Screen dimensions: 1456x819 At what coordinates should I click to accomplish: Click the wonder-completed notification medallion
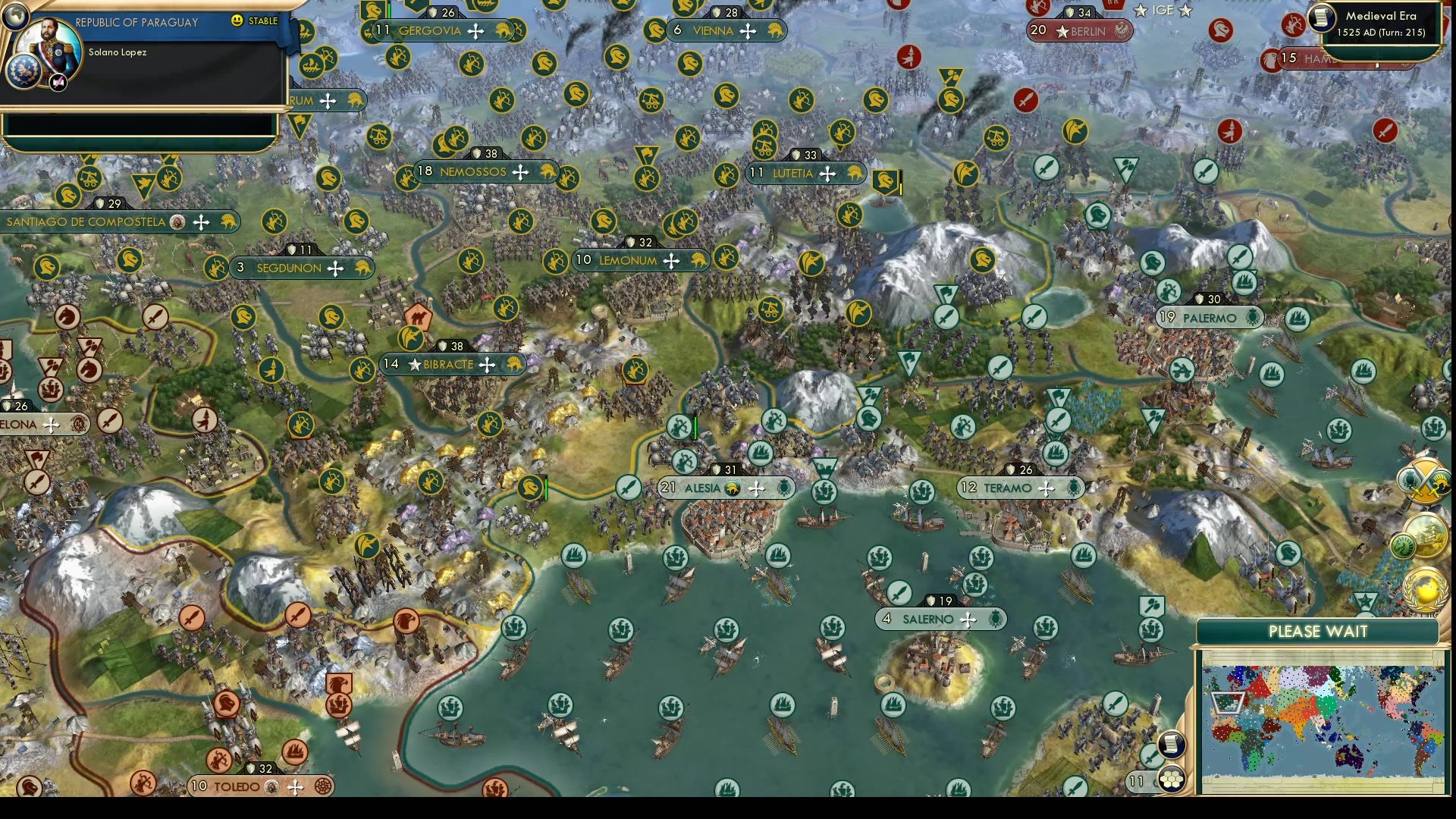(x=1425, y=535)
